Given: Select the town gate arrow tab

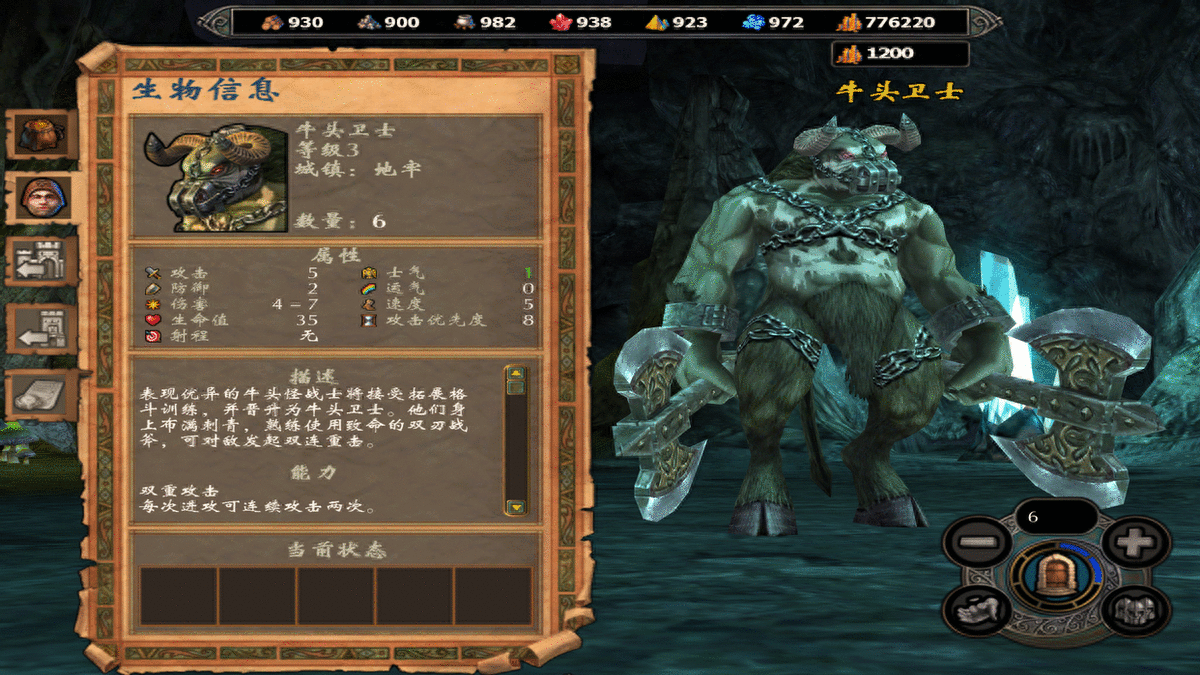Looking at the screenshot, I should point(43,263).
